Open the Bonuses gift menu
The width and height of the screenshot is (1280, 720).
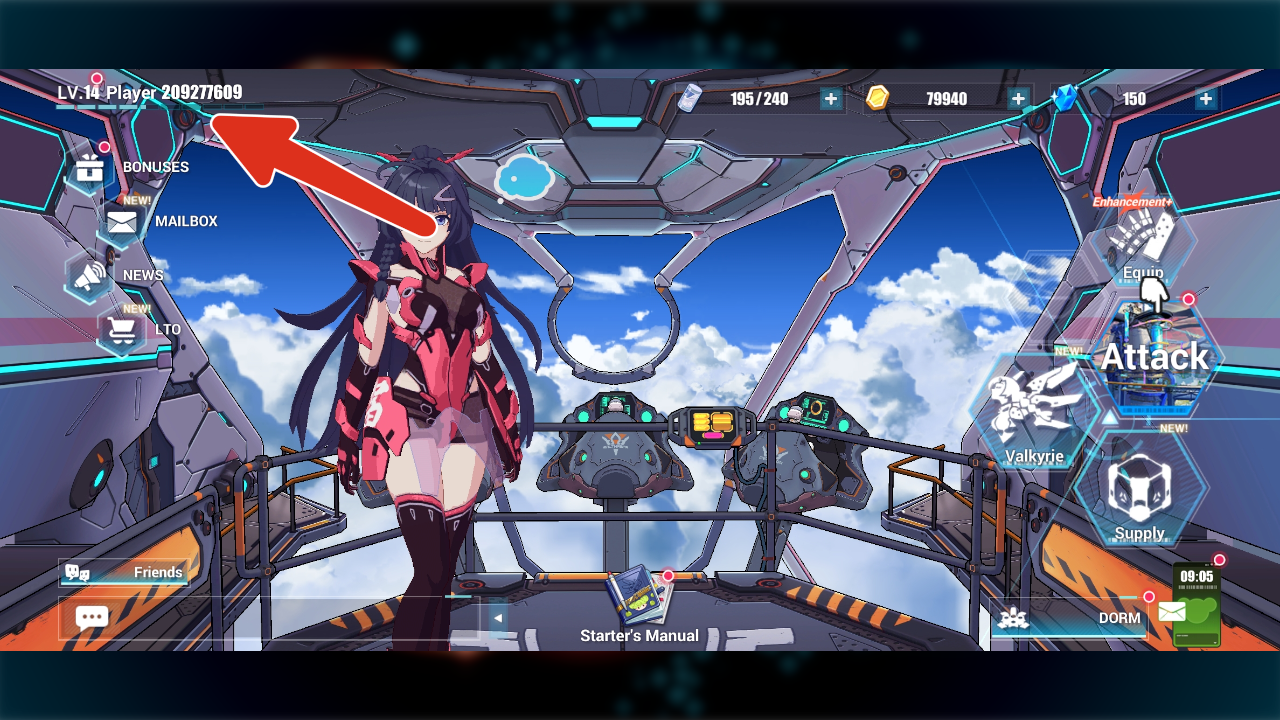tap(90, 168)
